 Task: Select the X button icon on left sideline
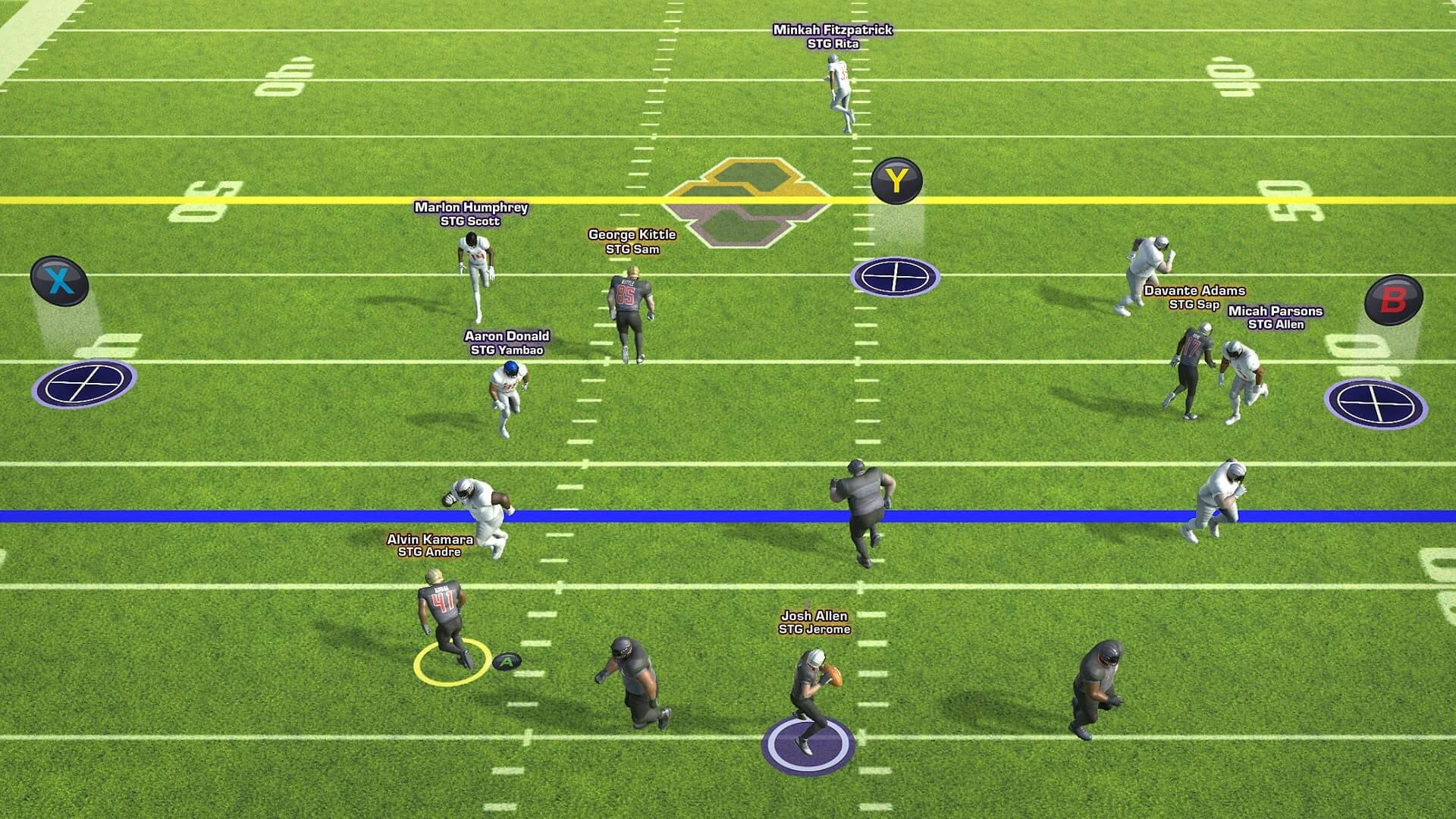tap(61, 279)
